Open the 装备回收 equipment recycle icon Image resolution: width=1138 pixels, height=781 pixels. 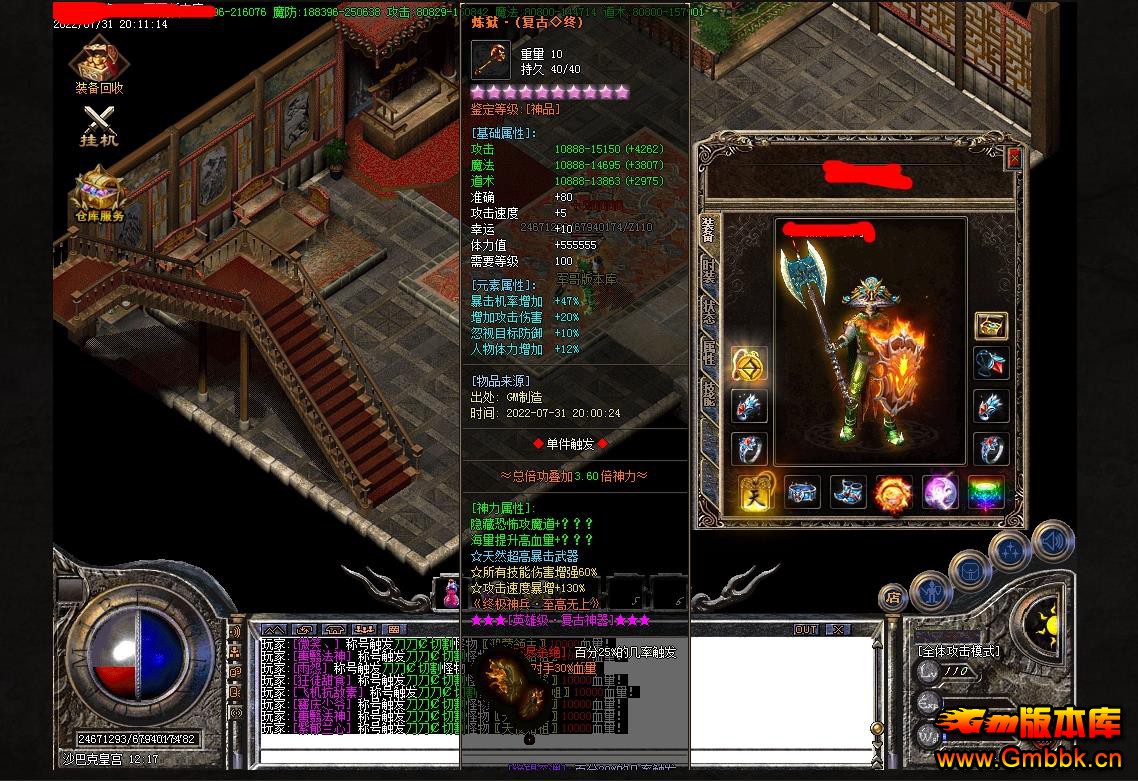(99, 66)
